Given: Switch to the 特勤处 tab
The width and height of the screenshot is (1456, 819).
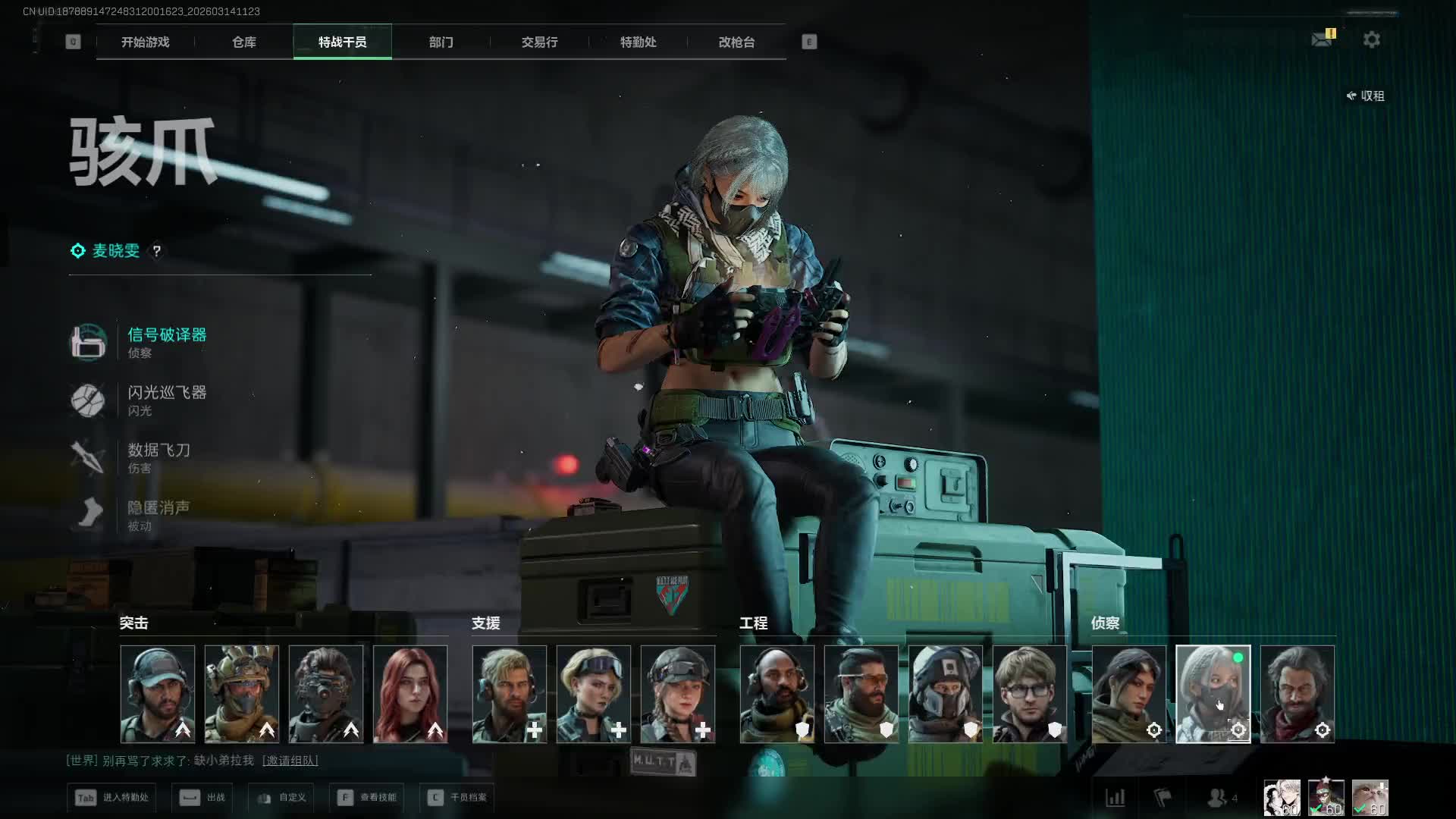Looking at the screenshot, I should [638, 42].
